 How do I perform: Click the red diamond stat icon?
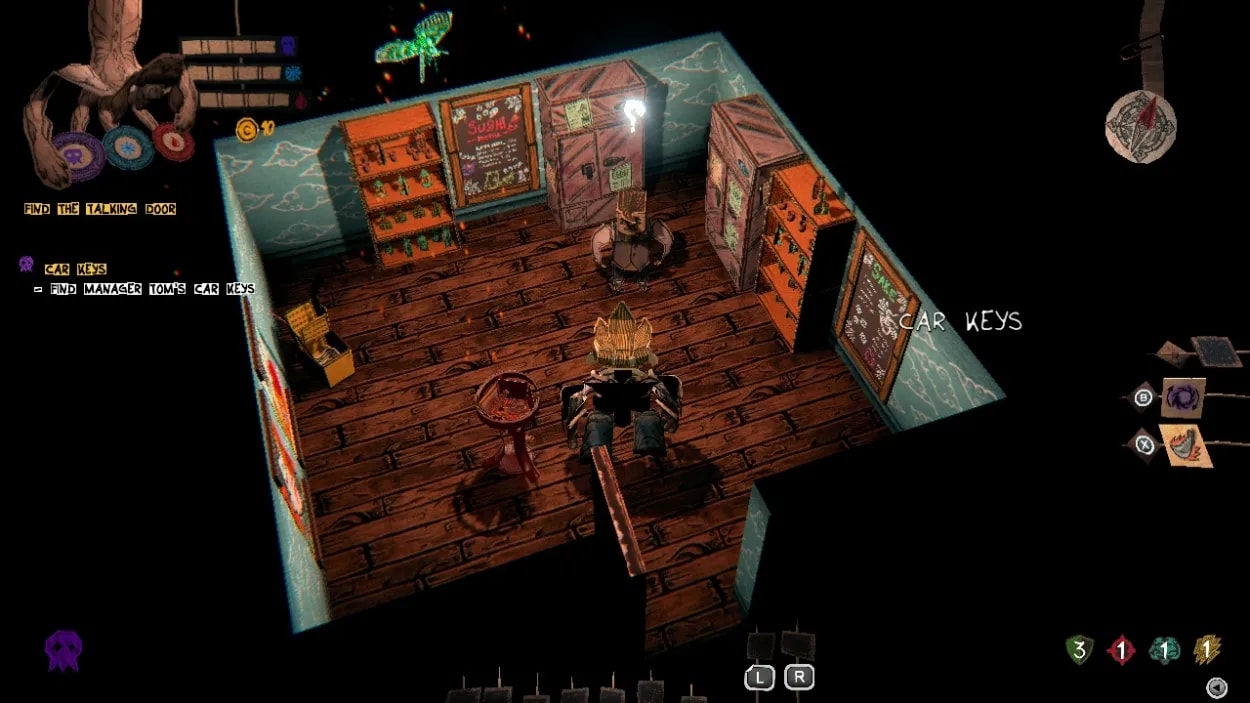click(x=1120, y=651)
